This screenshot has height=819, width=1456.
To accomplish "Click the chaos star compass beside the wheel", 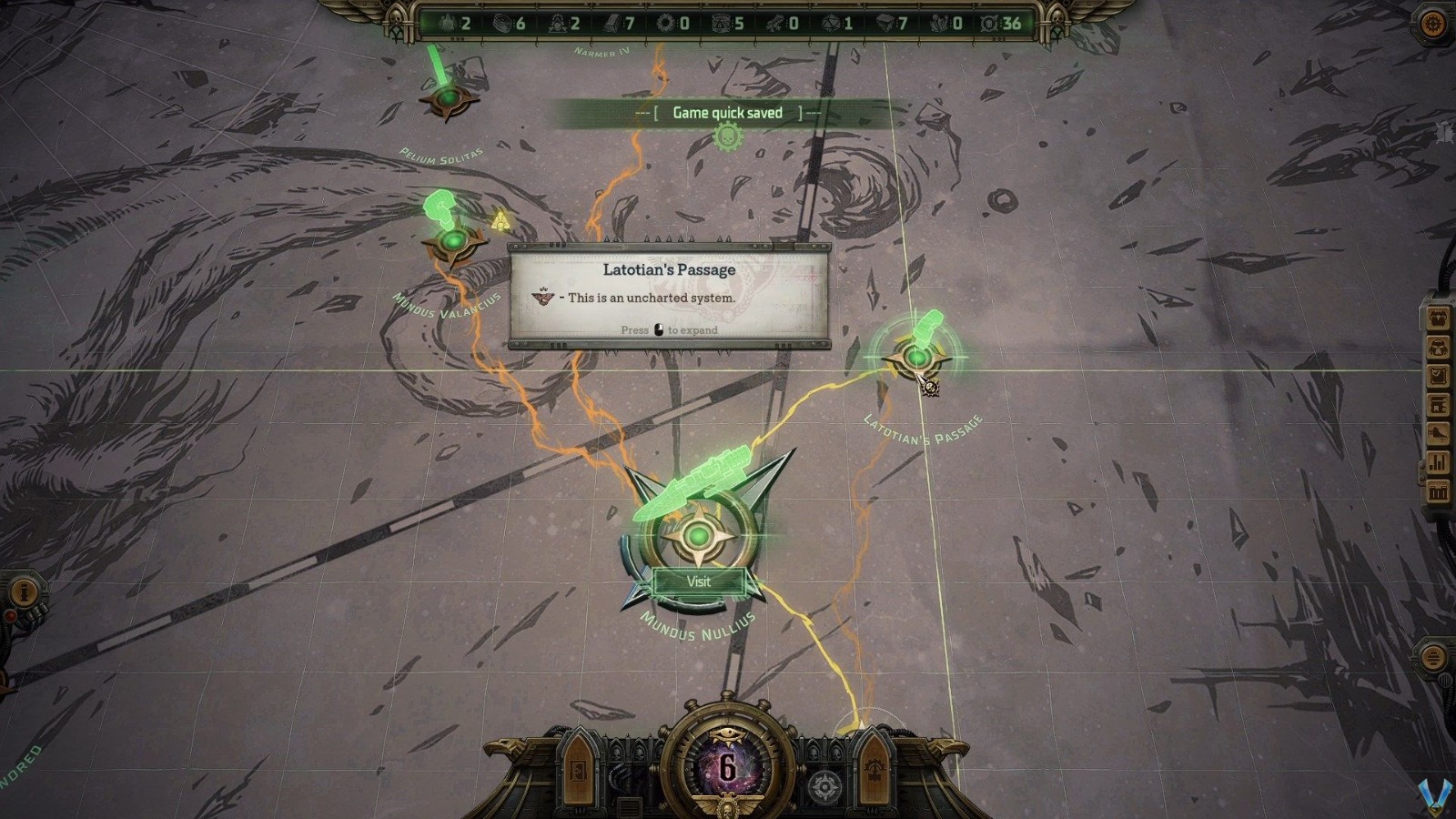I will coord(825,783).
